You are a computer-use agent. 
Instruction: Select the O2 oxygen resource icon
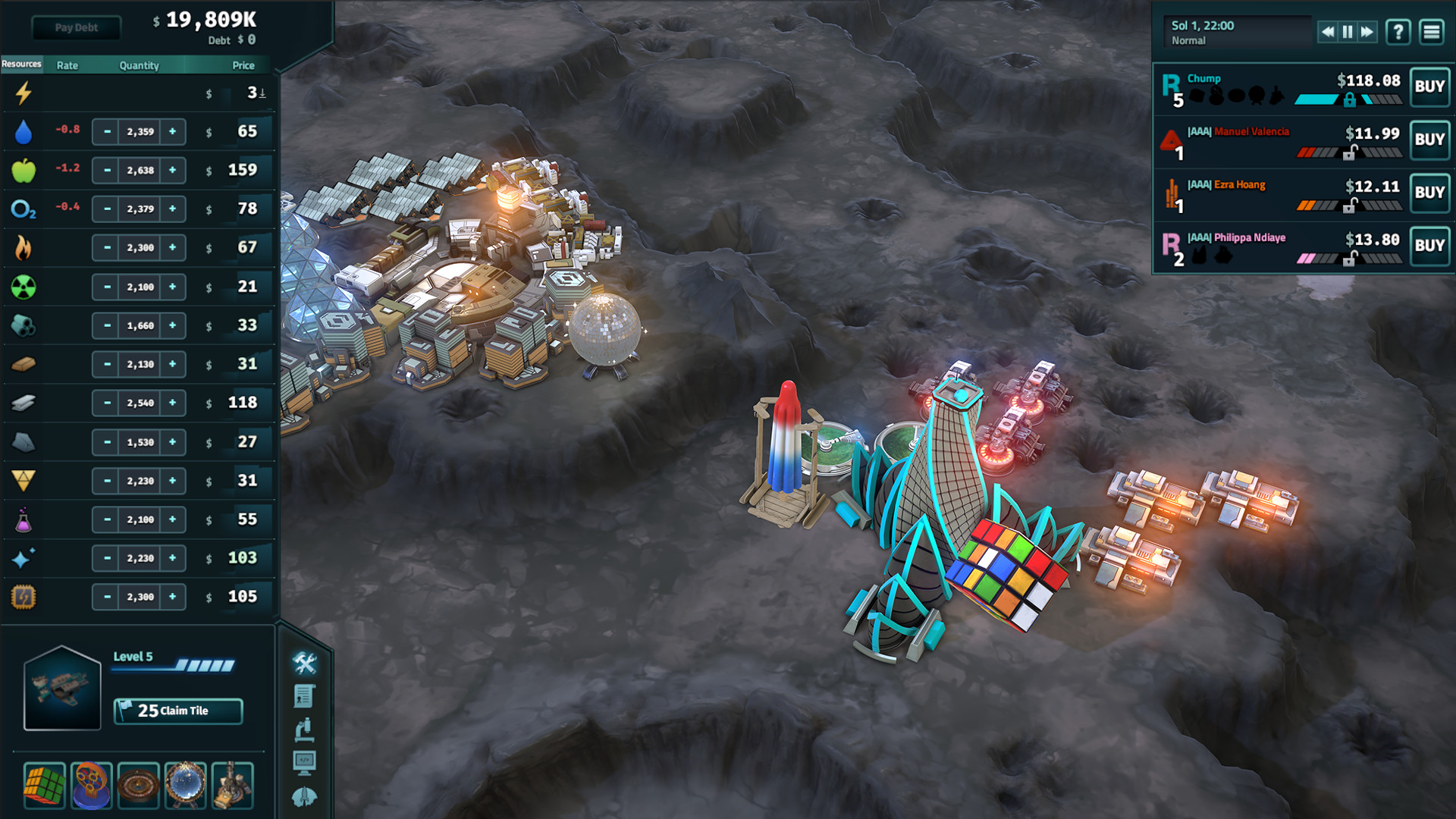pyautogui.click(x=24, y=209)
